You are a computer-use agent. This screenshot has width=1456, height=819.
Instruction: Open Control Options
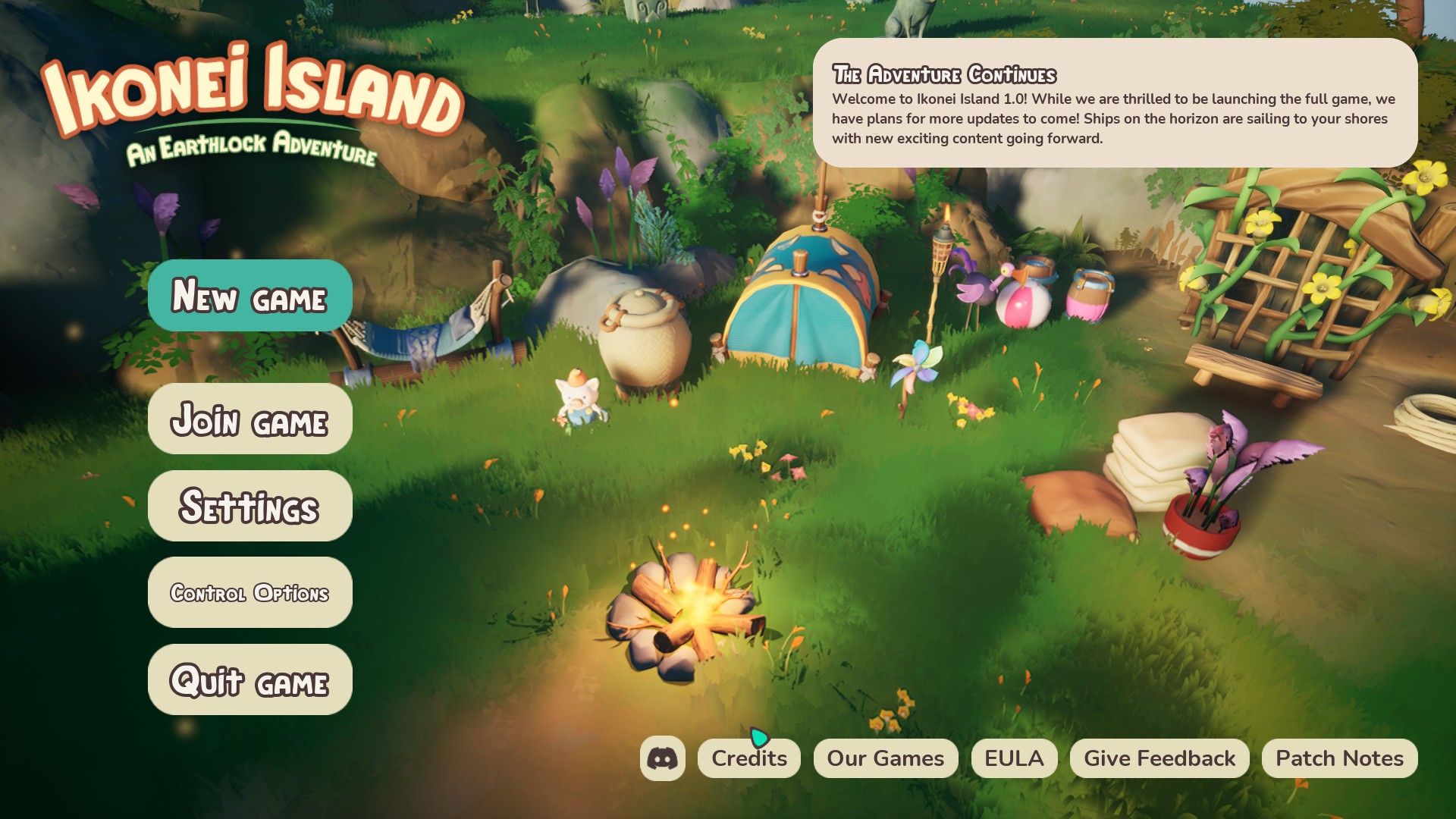tap(249, 593)
